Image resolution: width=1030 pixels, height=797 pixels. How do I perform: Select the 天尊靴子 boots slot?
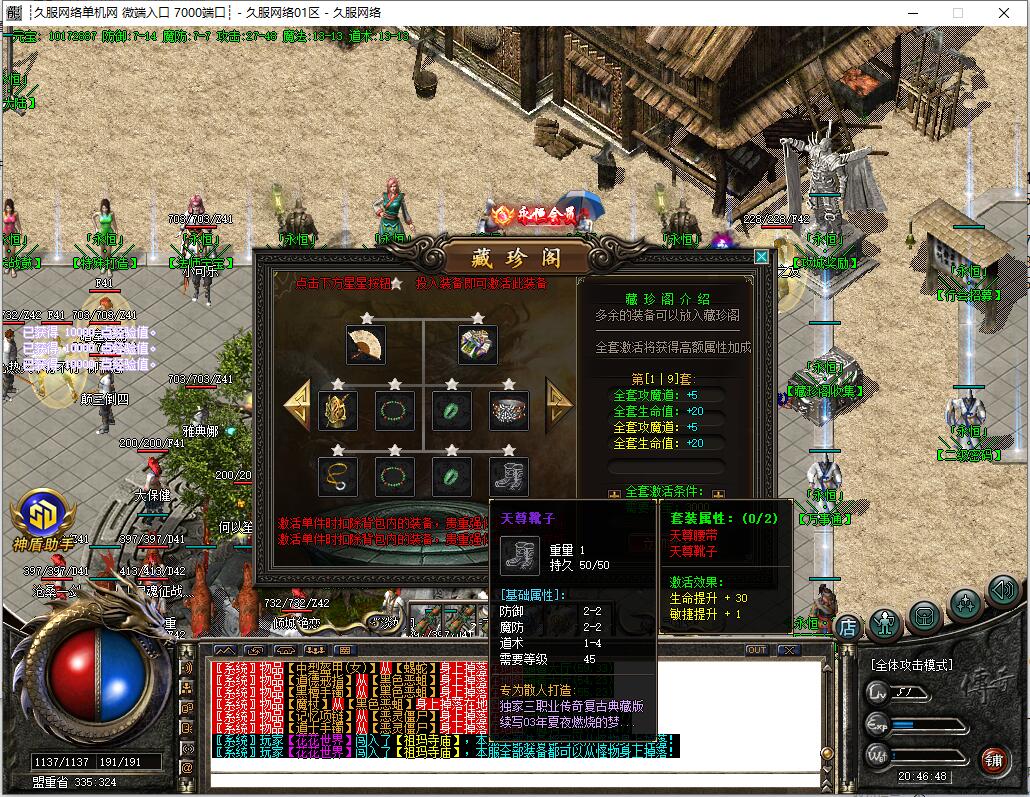[508, 476]
